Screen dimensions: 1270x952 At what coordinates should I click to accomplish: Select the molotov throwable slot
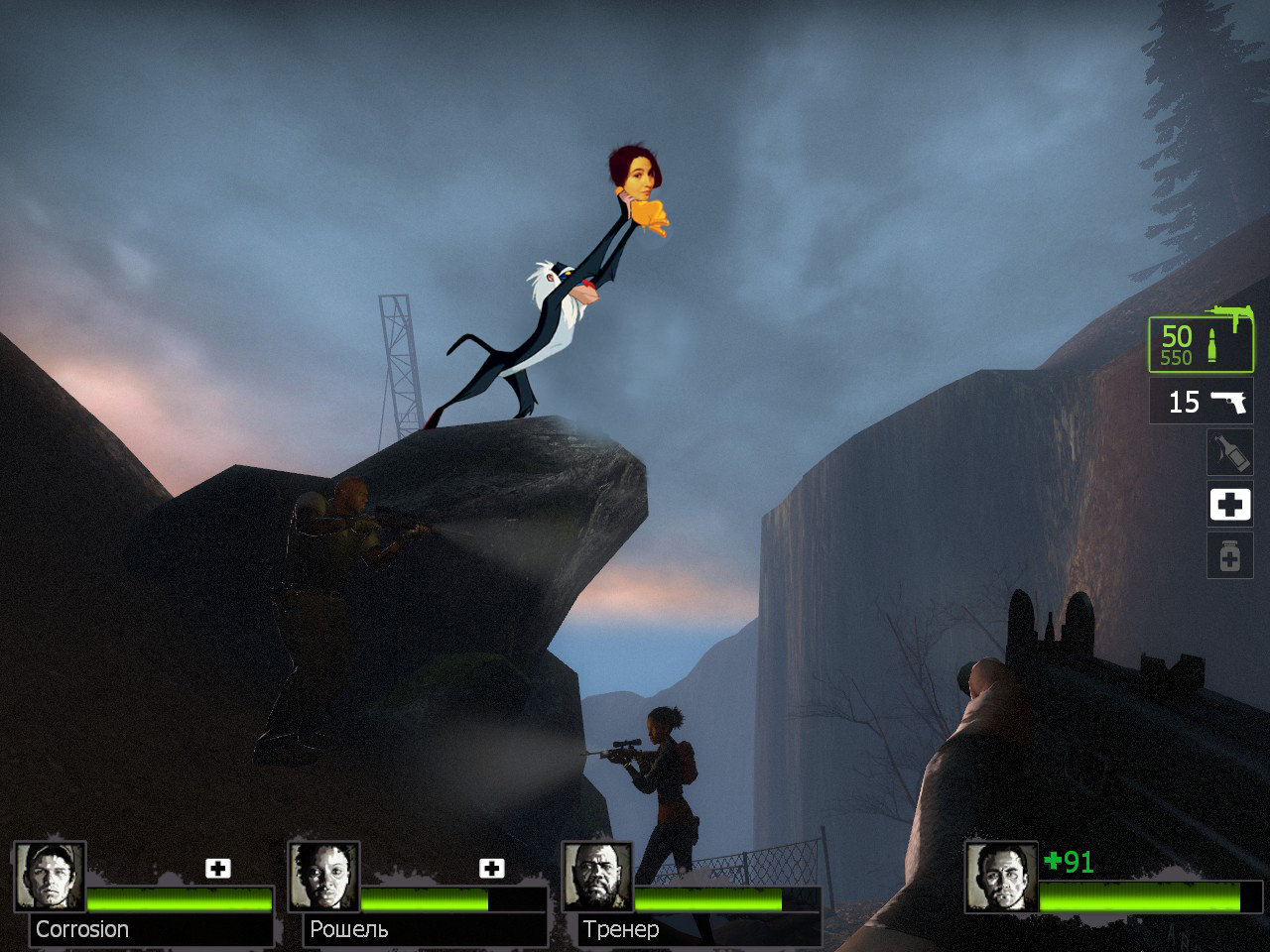(x=1229, y=452)
